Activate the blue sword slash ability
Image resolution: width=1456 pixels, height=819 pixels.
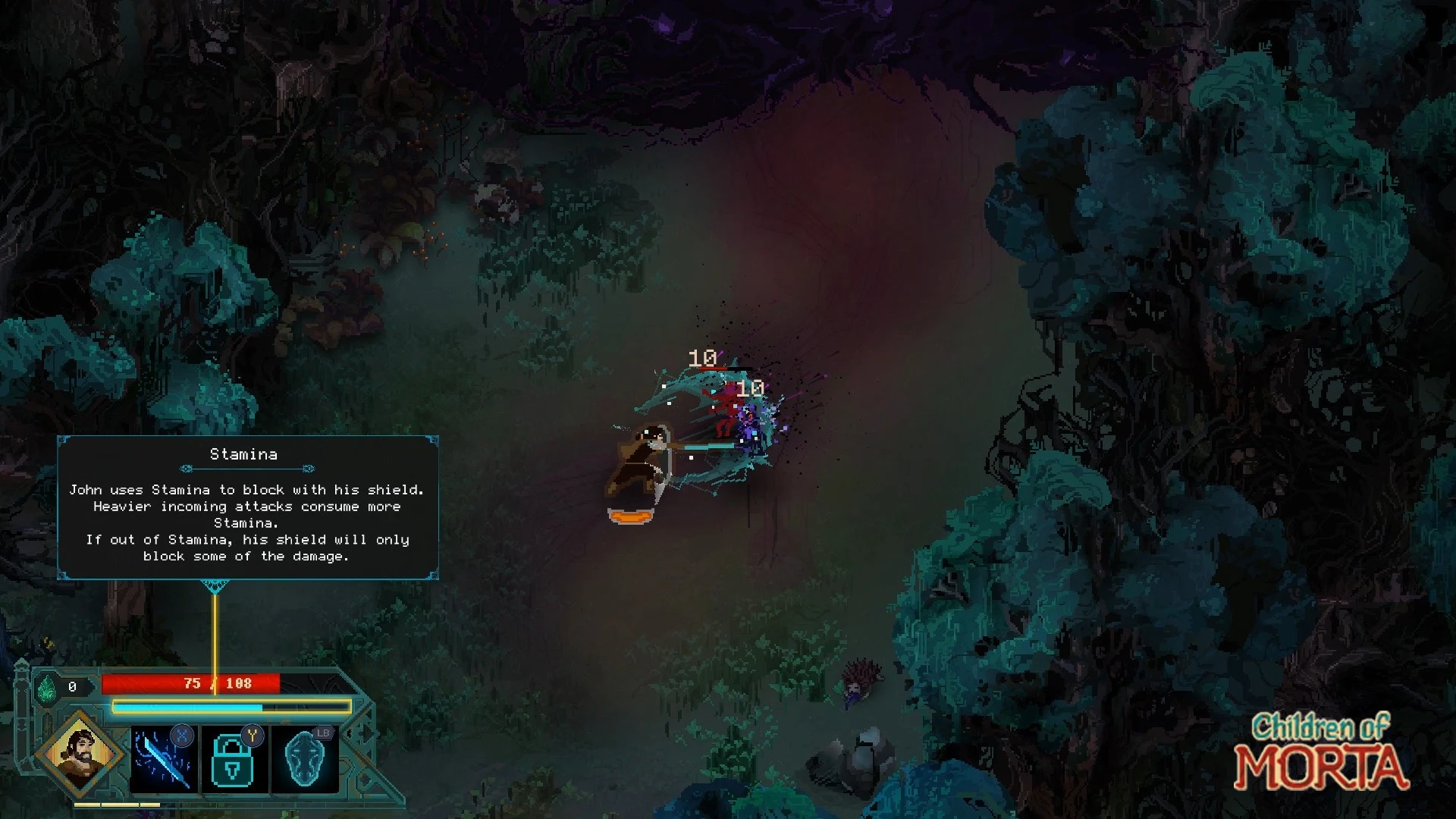click(x=163, y=760)
